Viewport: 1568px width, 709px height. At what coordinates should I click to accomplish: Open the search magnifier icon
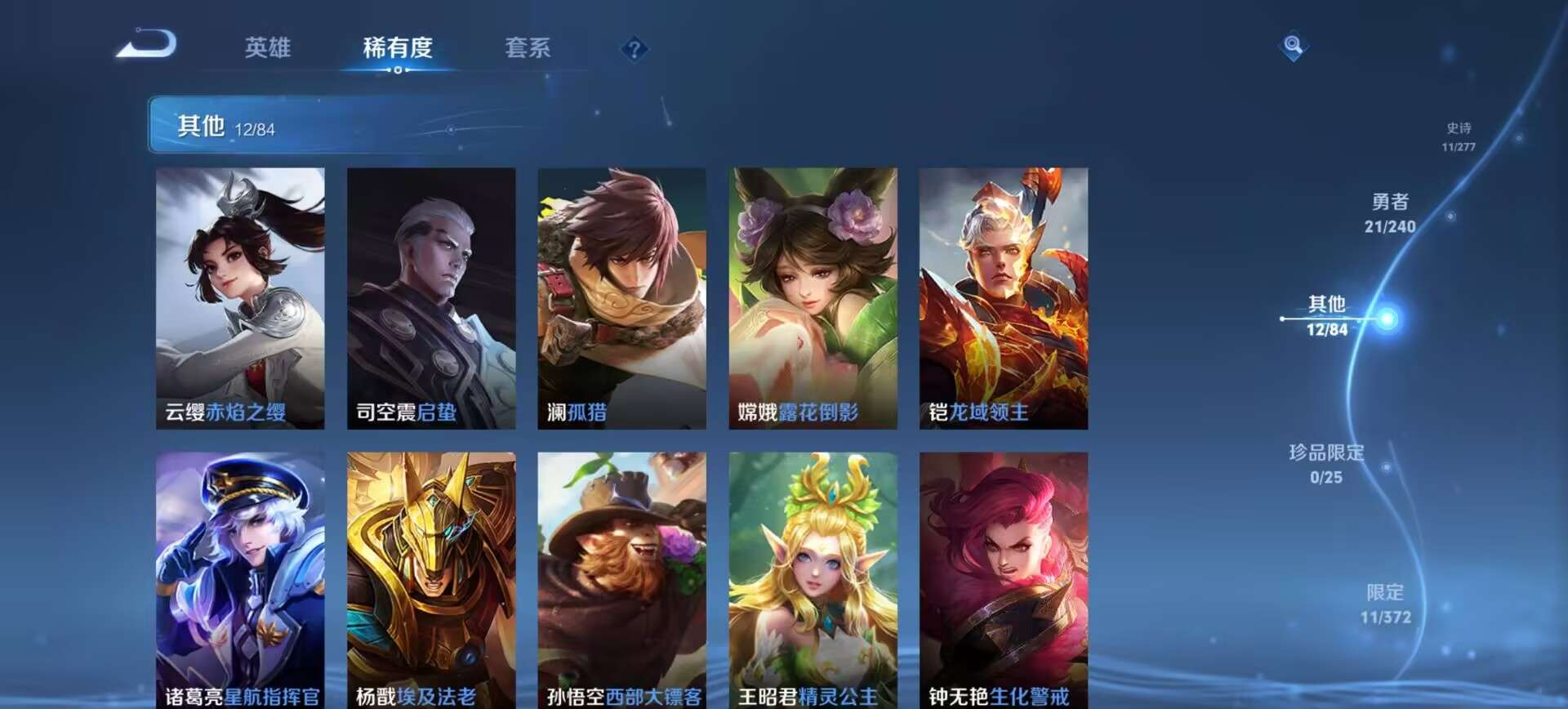[1291, 47]
